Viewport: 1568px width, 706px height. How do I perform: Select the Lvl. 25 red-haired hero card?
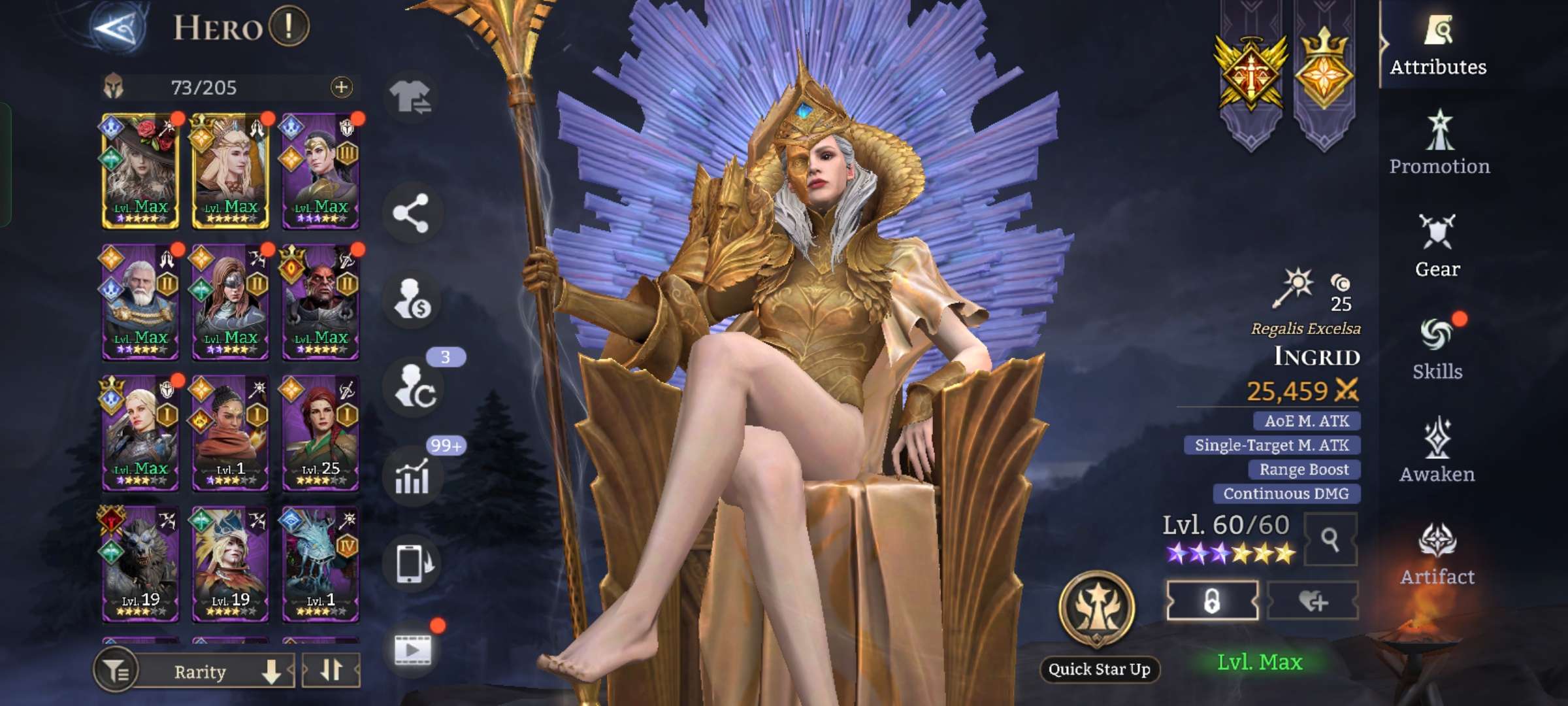click(320, 433)
